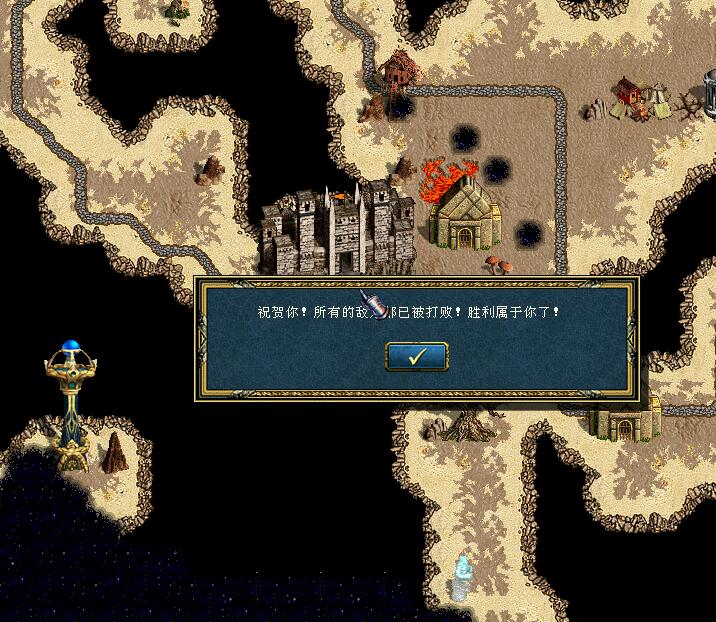Screen dimensions: 716x622
Task: Confirm the victory message with the checkmark button
Action: (416, 356)
